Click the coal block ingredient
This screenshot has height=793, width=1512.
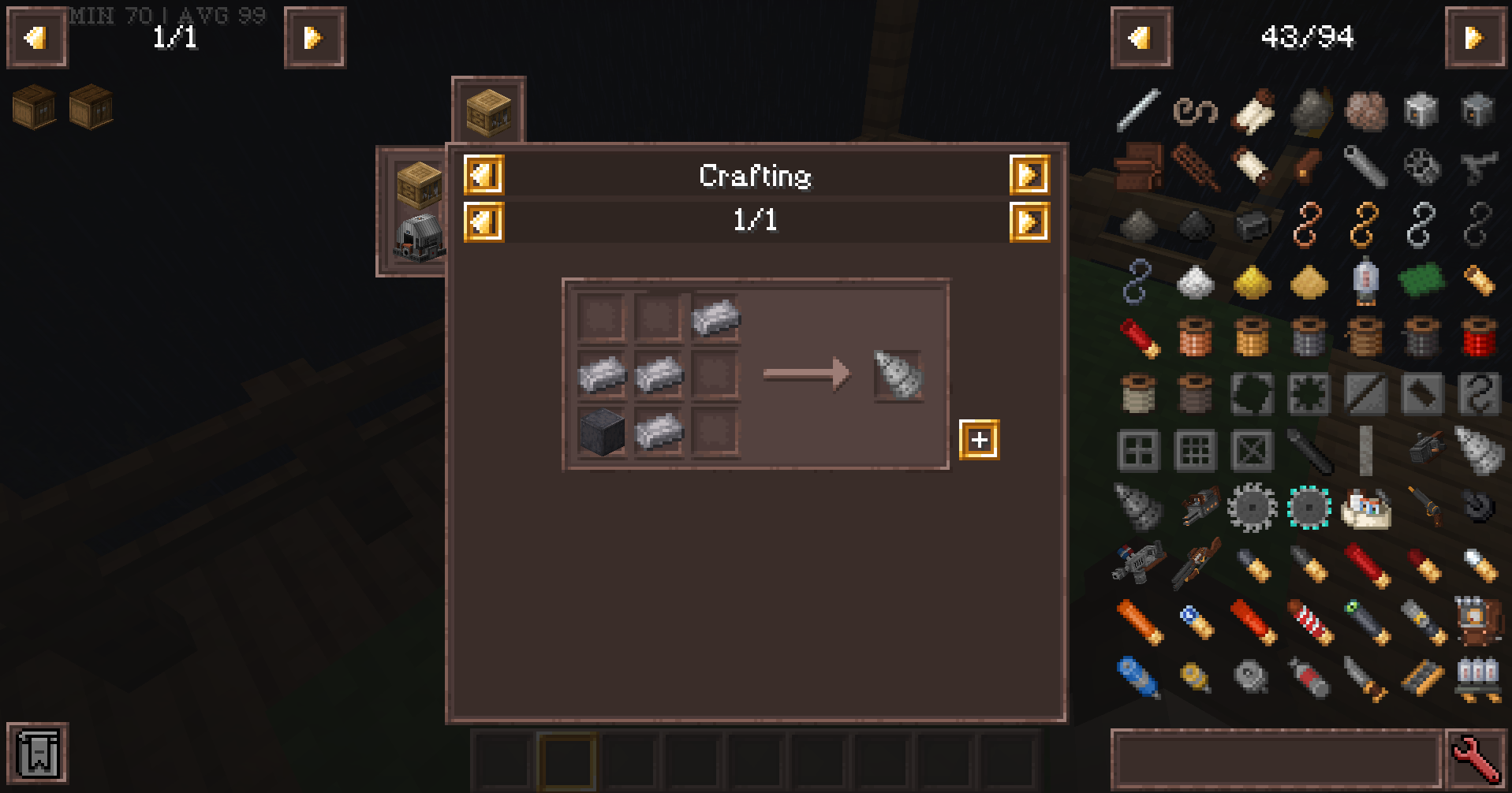click(x=603, y=430)
